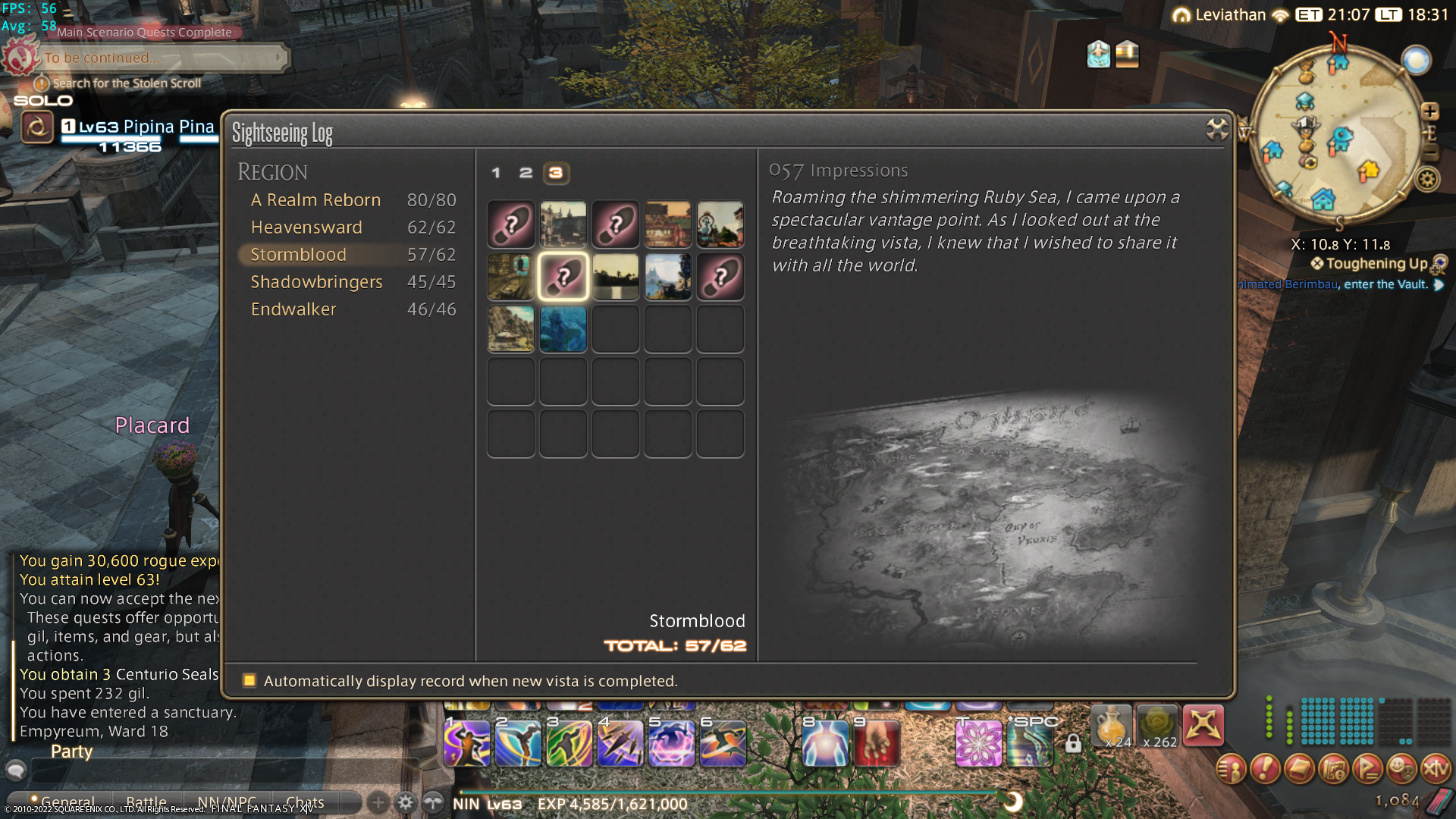Open the chat log settings gear
Image resolution: width=1456 pixels, height=819 pixels.
[x=406, y=802]
